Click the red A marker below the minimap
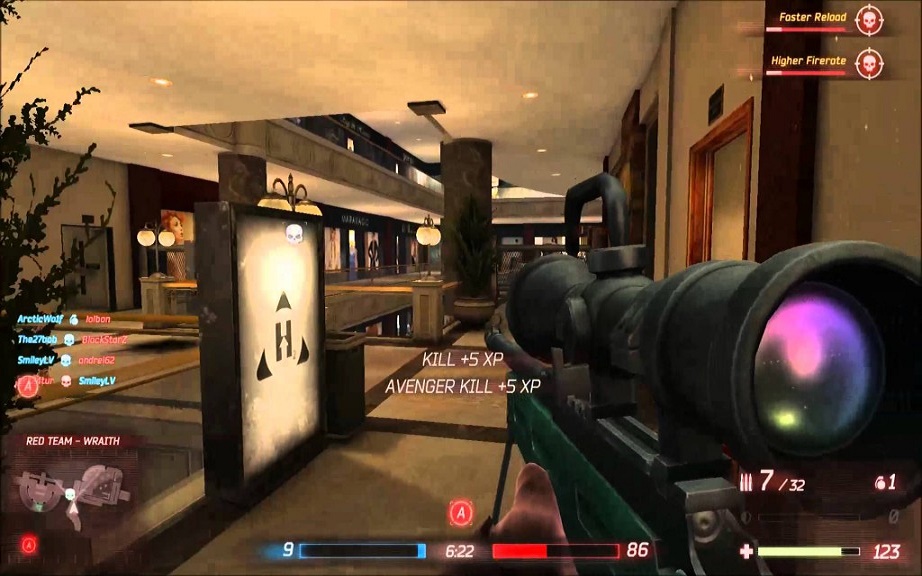The width and height of the screenshot is (922, 576). (30, 544)
